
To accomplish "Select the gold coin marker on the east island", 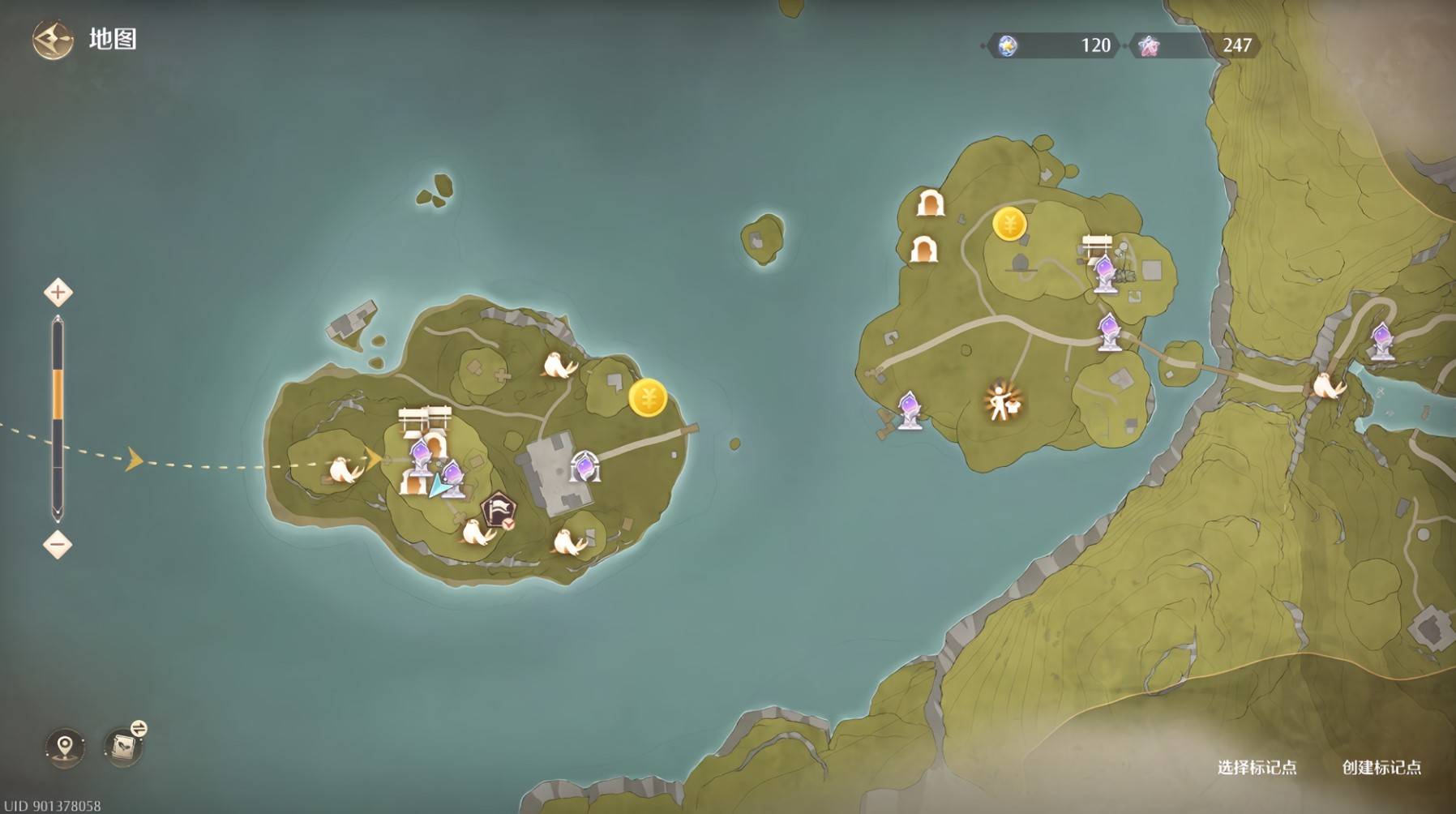I will pos(1009,224).
